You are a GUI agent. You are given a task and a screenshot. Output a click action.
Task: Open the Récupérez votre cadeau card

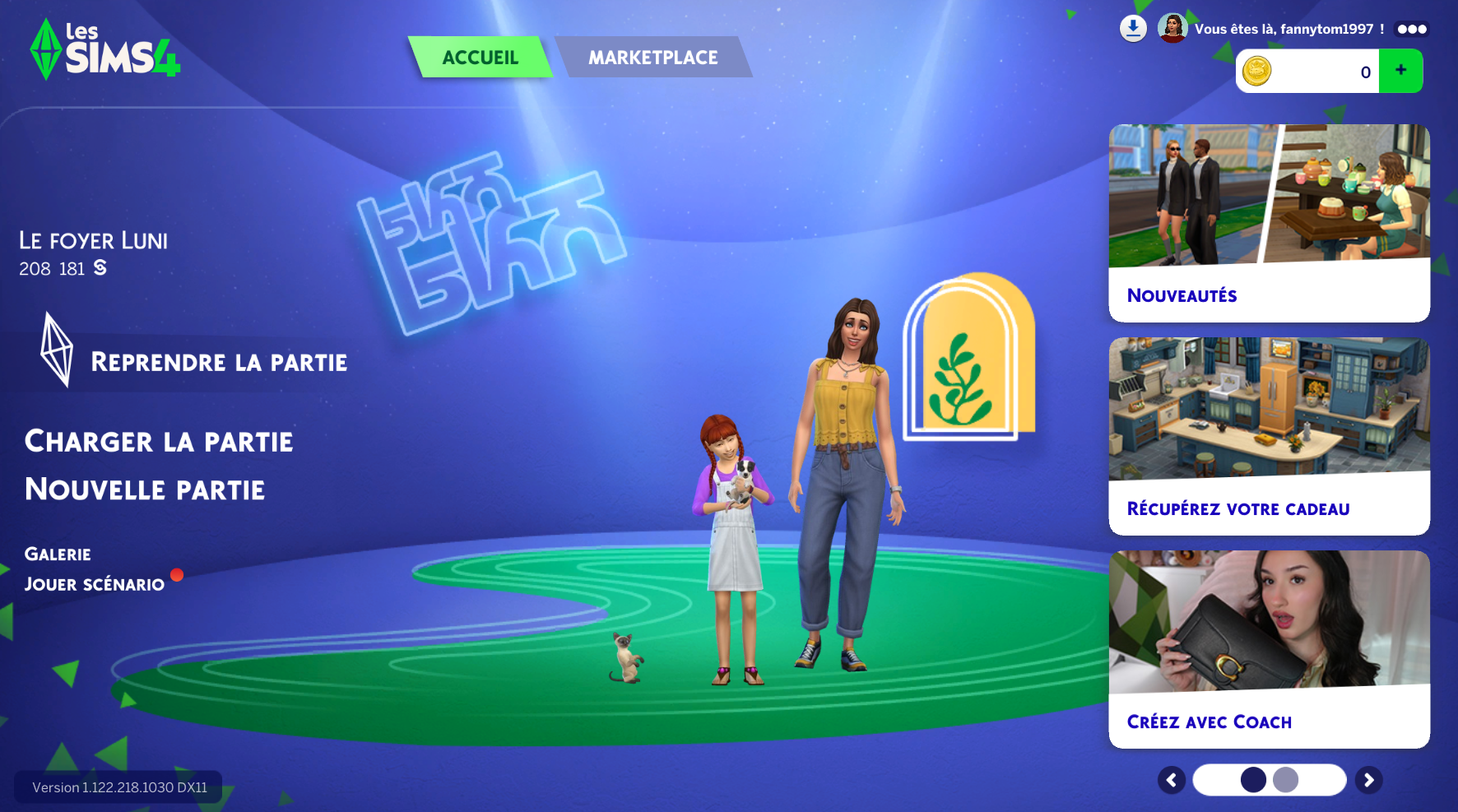coord(1269,436)
